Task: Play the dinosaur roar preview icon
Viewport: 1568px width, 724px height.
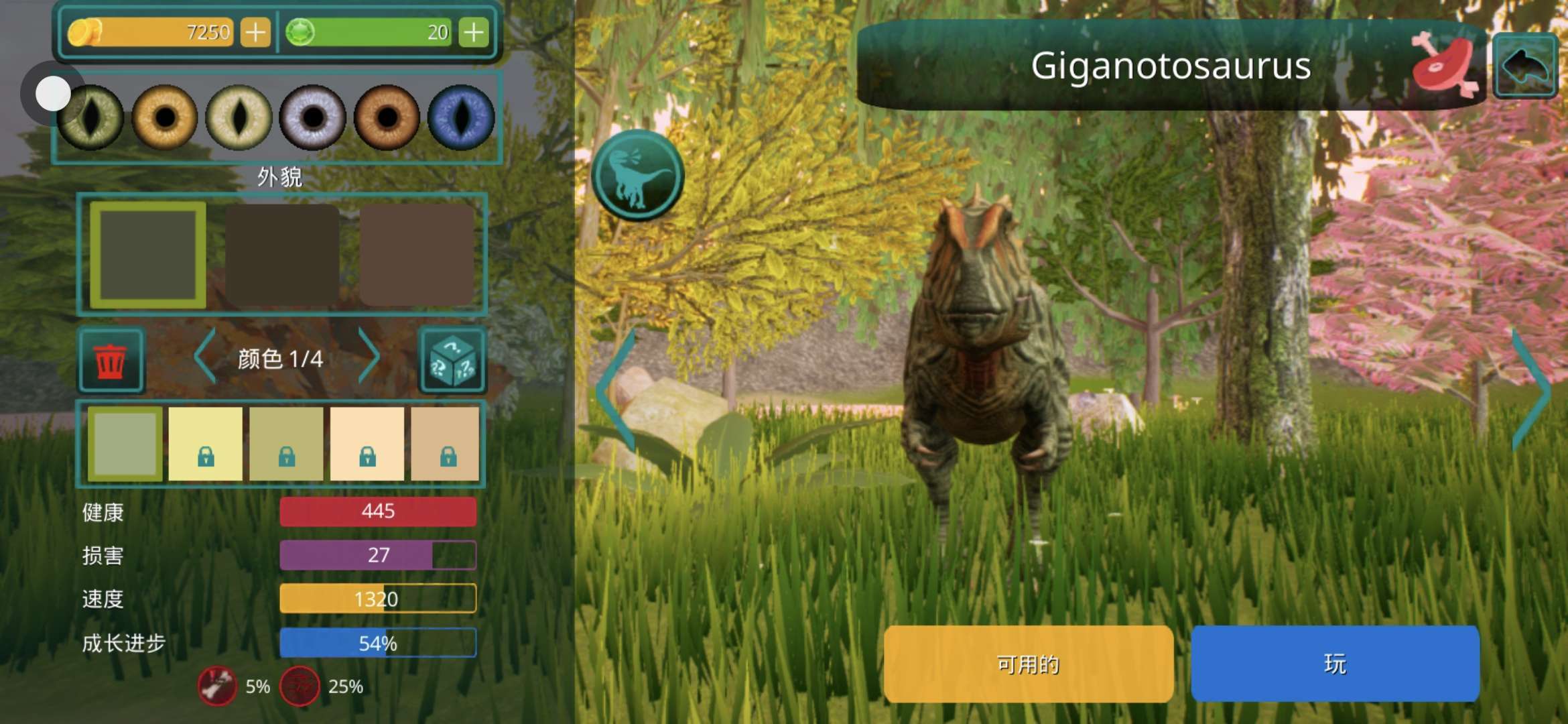Action: [x=637, y=176]
